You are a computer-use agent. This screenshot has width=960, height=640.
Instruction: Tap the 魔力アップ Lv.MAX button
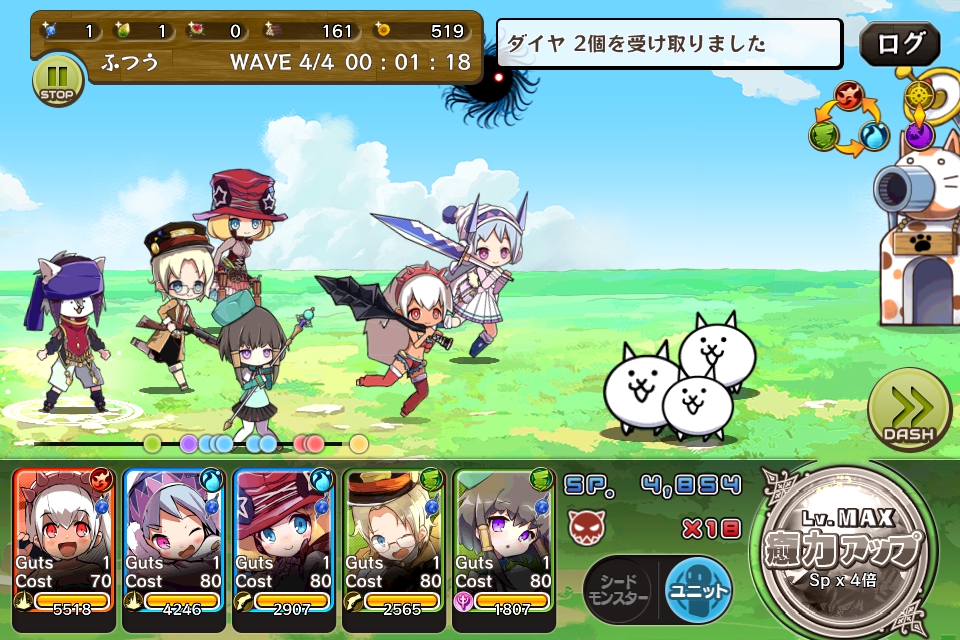coord(849,551)
